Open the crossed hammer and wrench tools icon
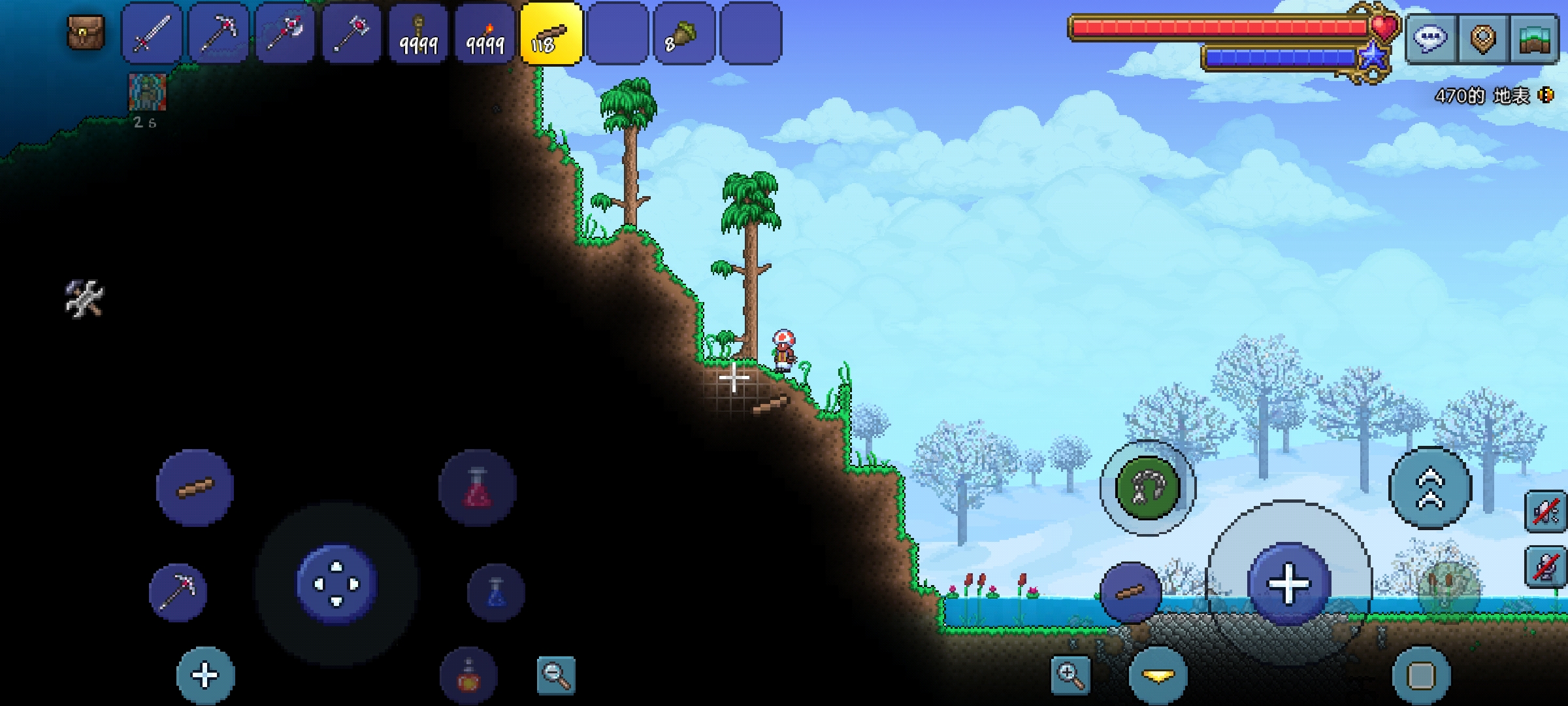This screenshot has height=706, width=1568. coord(85,299)
